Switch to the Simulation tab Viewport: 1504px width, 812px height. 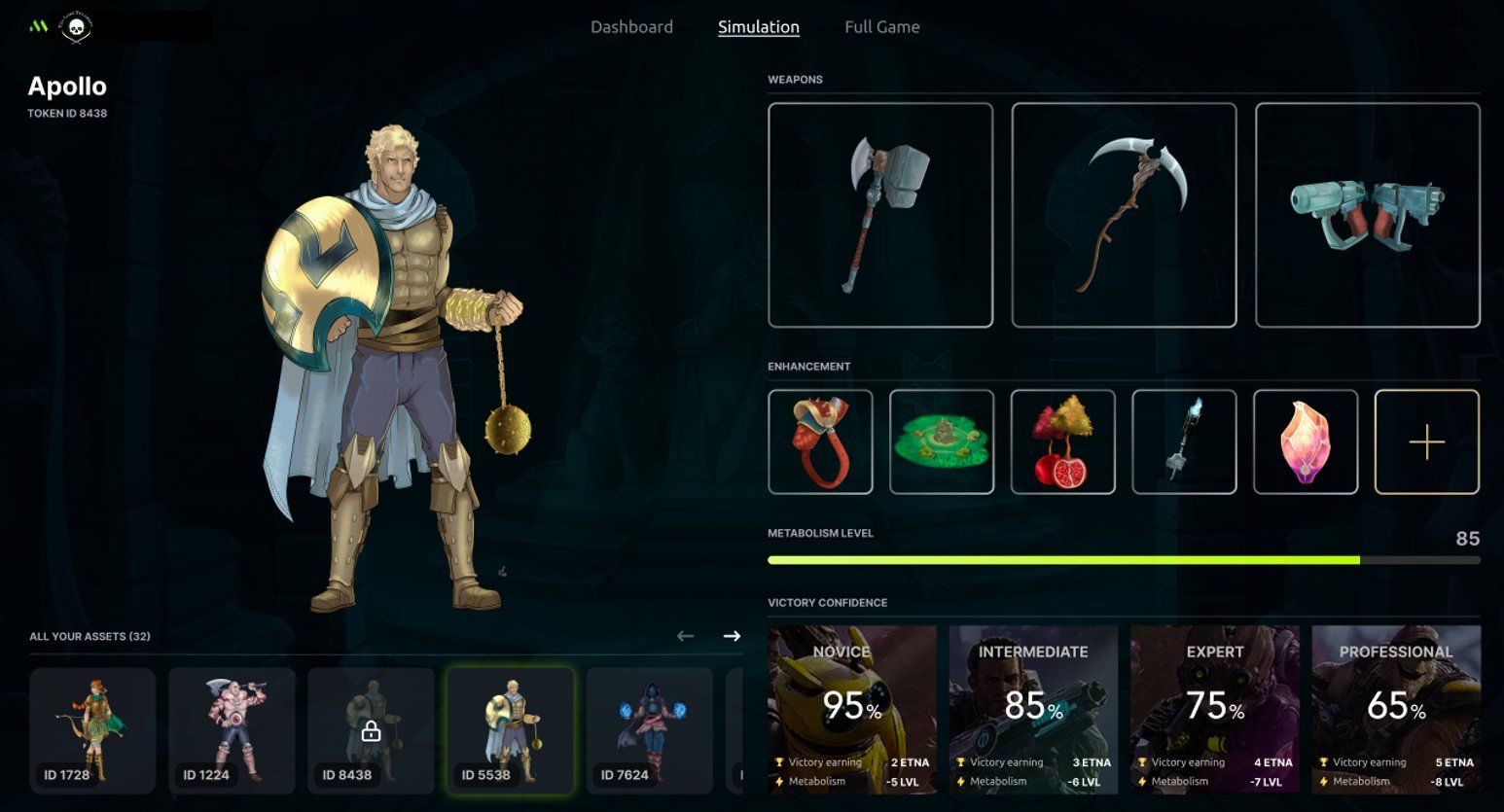(x=758, y=27)
